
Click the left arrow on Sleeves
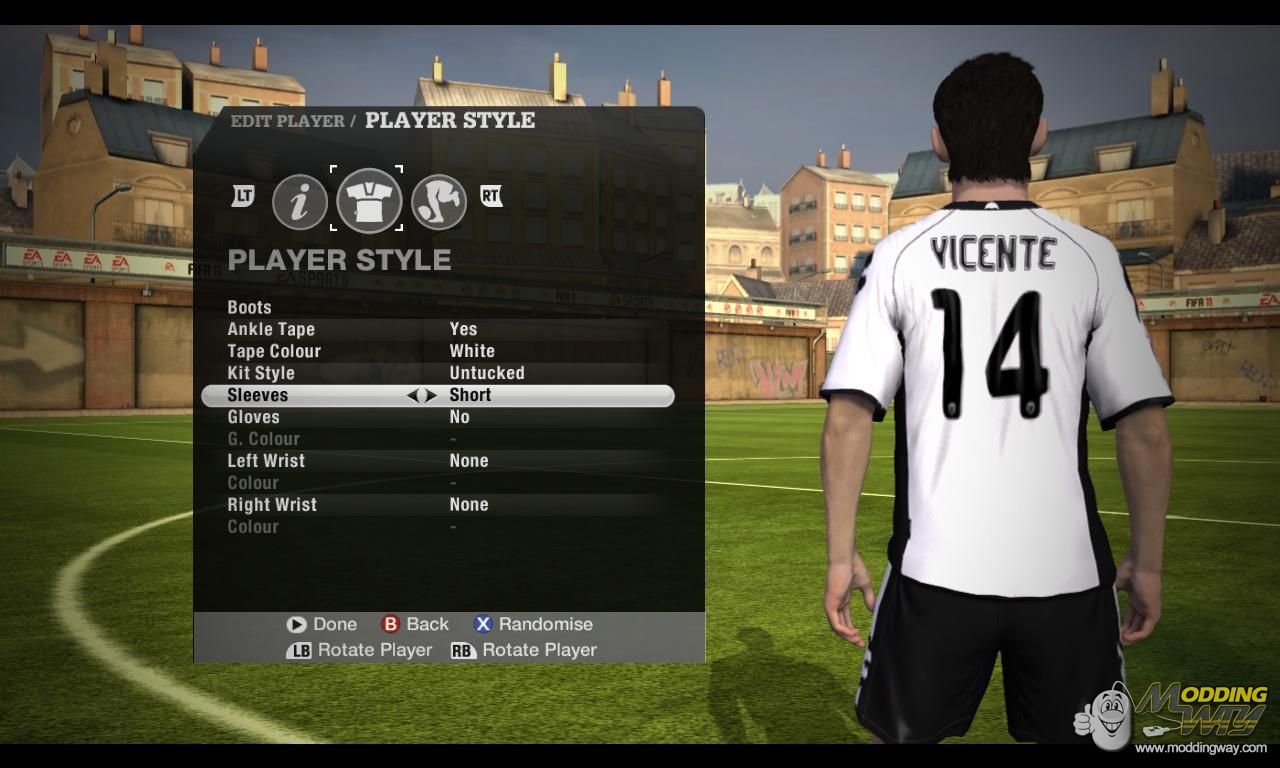[x=412, y=396]
